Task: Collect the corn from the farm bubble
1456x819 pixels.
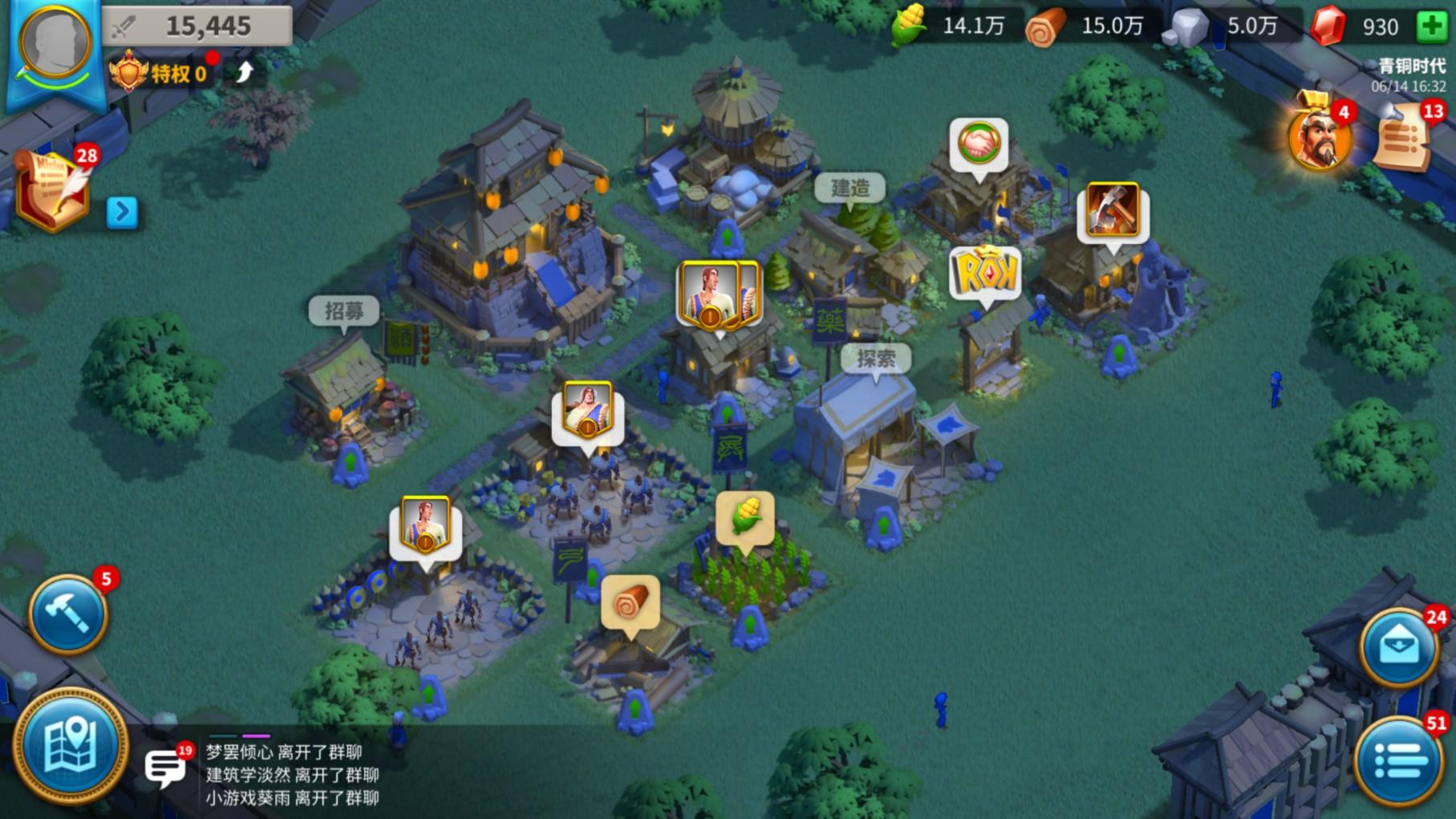Action: point(745,517)
